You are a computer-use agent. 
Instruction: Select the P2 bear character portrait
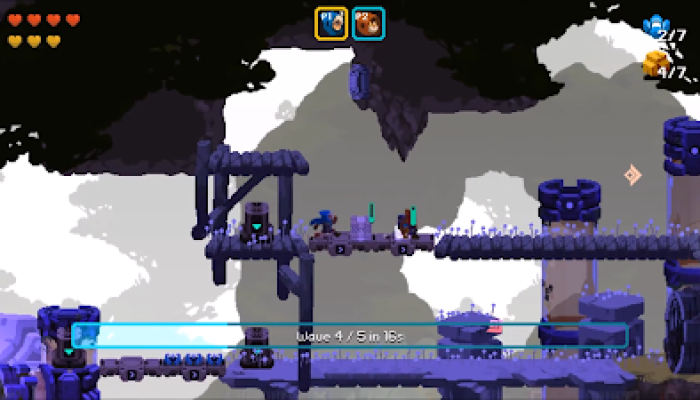(x=368, y=23)
